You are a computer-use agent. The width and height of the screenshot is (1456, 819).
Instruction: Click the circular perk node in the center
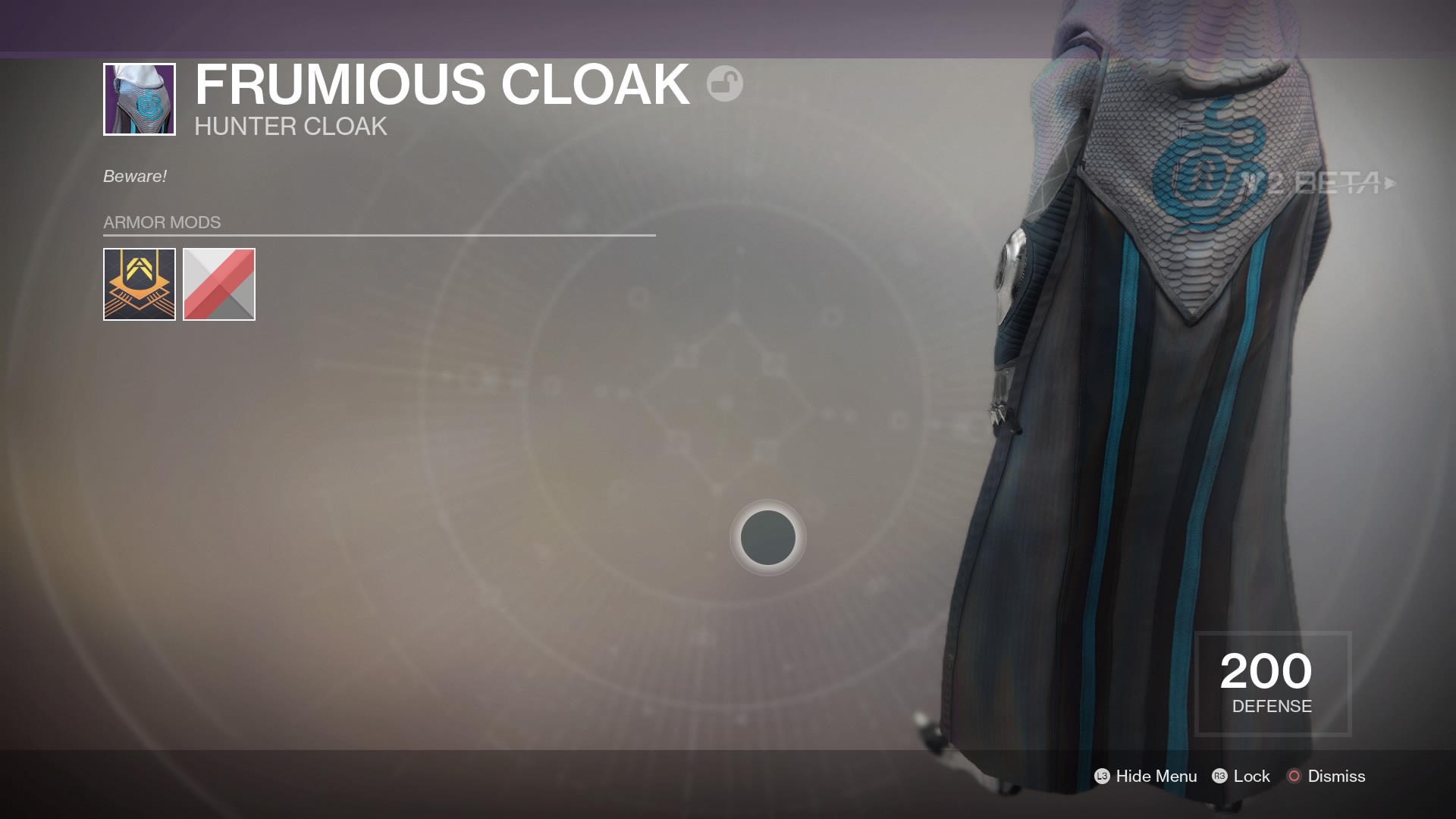[x=768, y=538]
